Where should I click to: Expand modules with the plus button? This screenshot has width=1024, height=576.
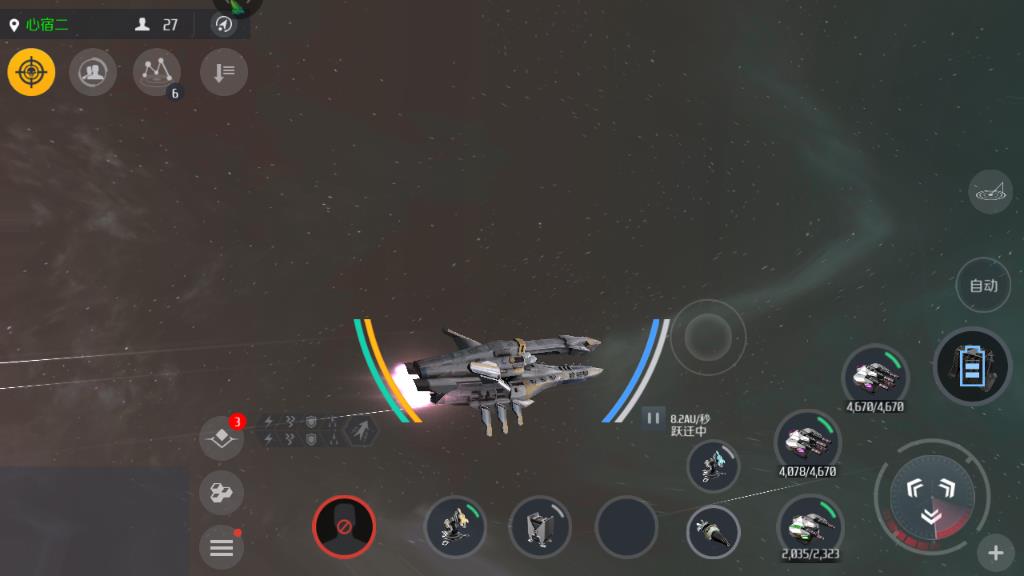point(996,552)
